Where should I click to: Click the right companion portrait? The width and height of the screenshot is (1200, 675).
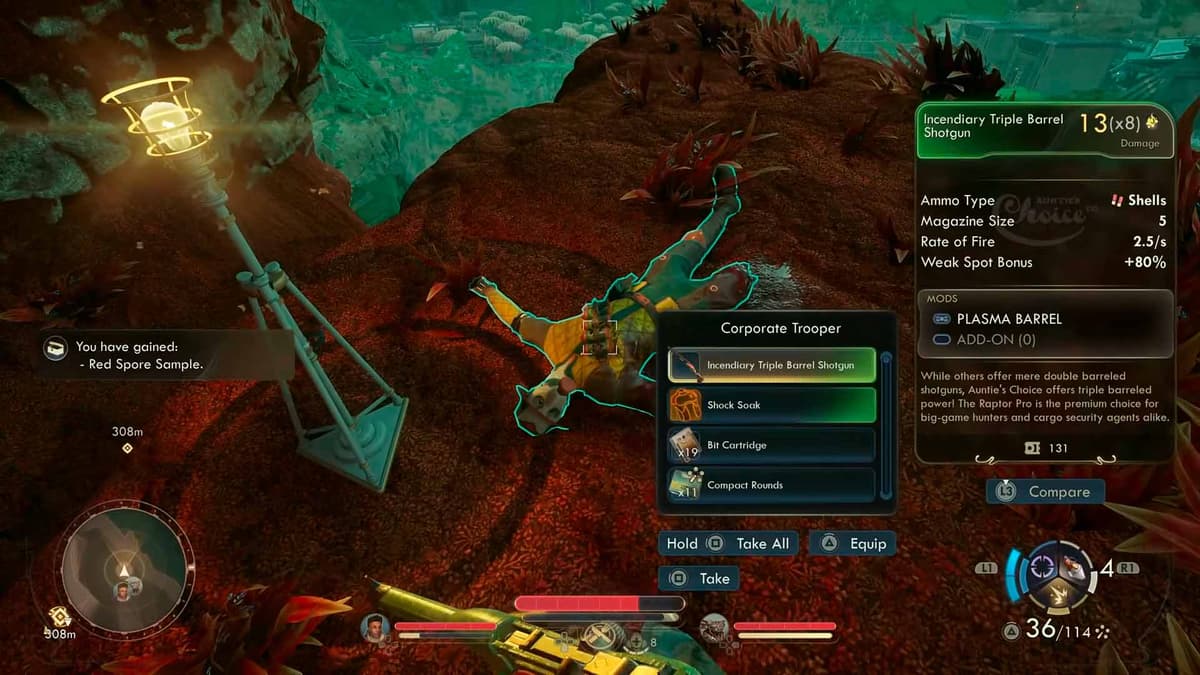[715, 627]
